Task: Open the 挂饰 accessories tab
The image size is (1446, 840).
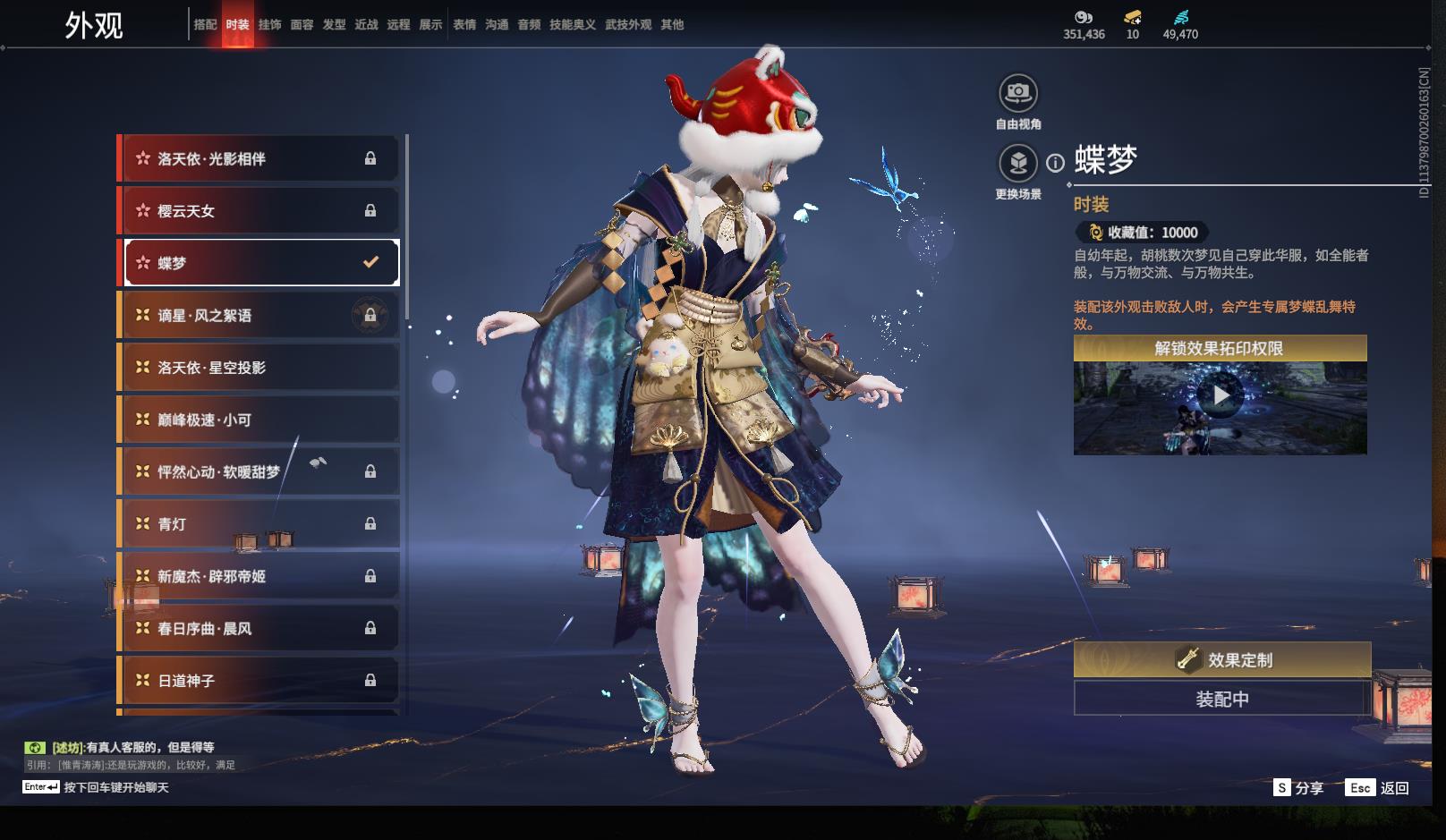Action: click(269, 25)
